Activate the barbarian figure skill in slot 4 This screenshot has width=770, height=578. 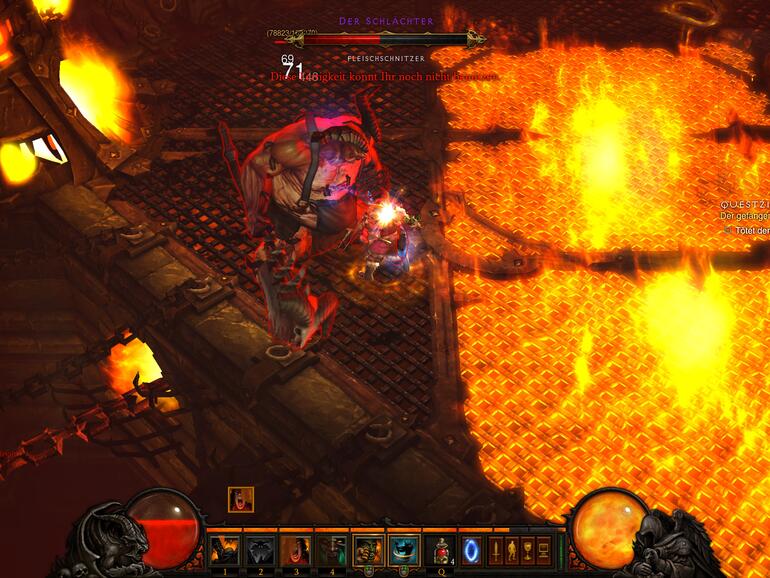pyautogui.click(x=332, y=550)
